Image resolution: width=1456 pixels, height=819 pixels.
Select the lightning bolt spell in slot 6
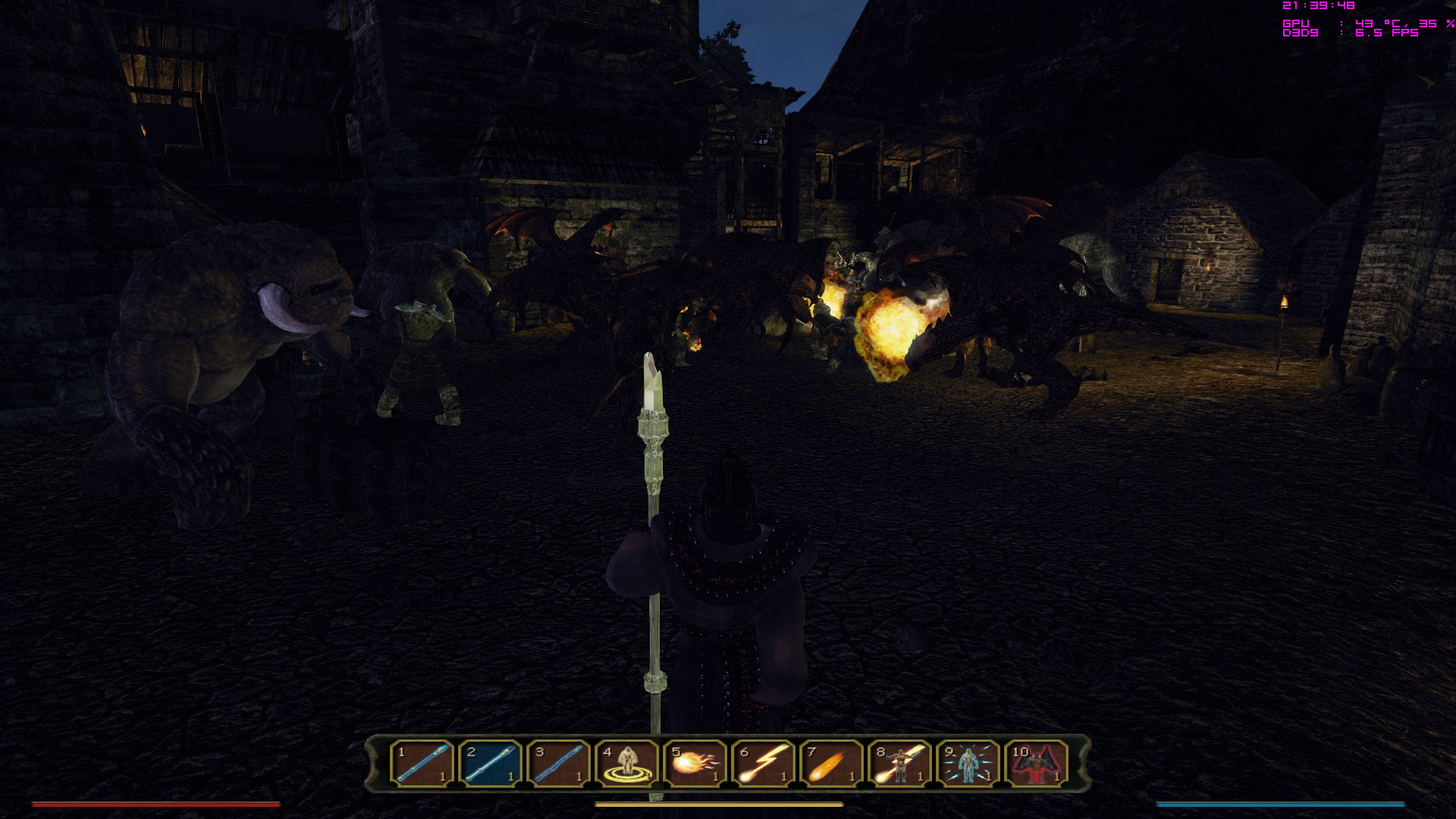pyautogui.click(x=764, y=763)
